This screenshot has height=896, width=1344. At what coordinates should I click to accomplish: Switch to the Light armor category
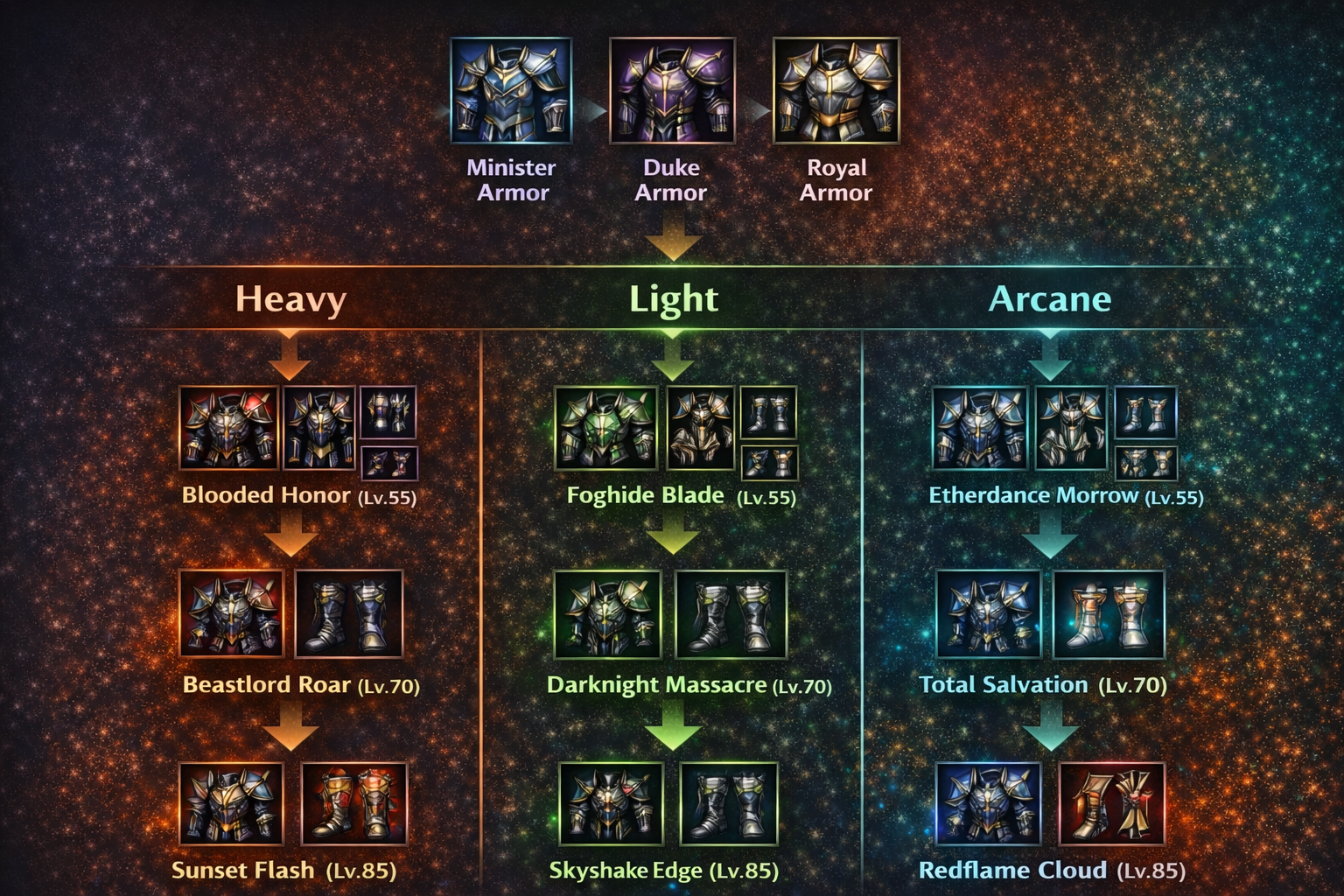(673, 299)
